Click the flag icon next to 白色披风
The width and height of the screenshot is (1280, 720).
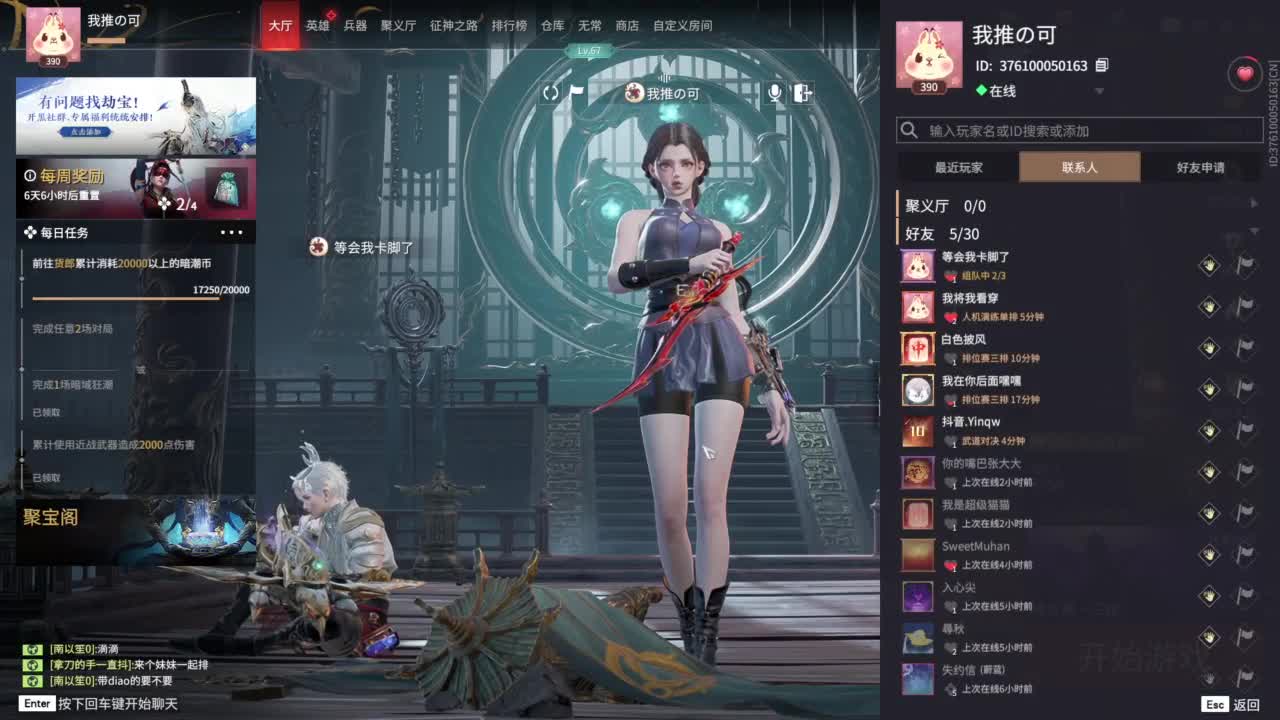[x=1244, y=348]
